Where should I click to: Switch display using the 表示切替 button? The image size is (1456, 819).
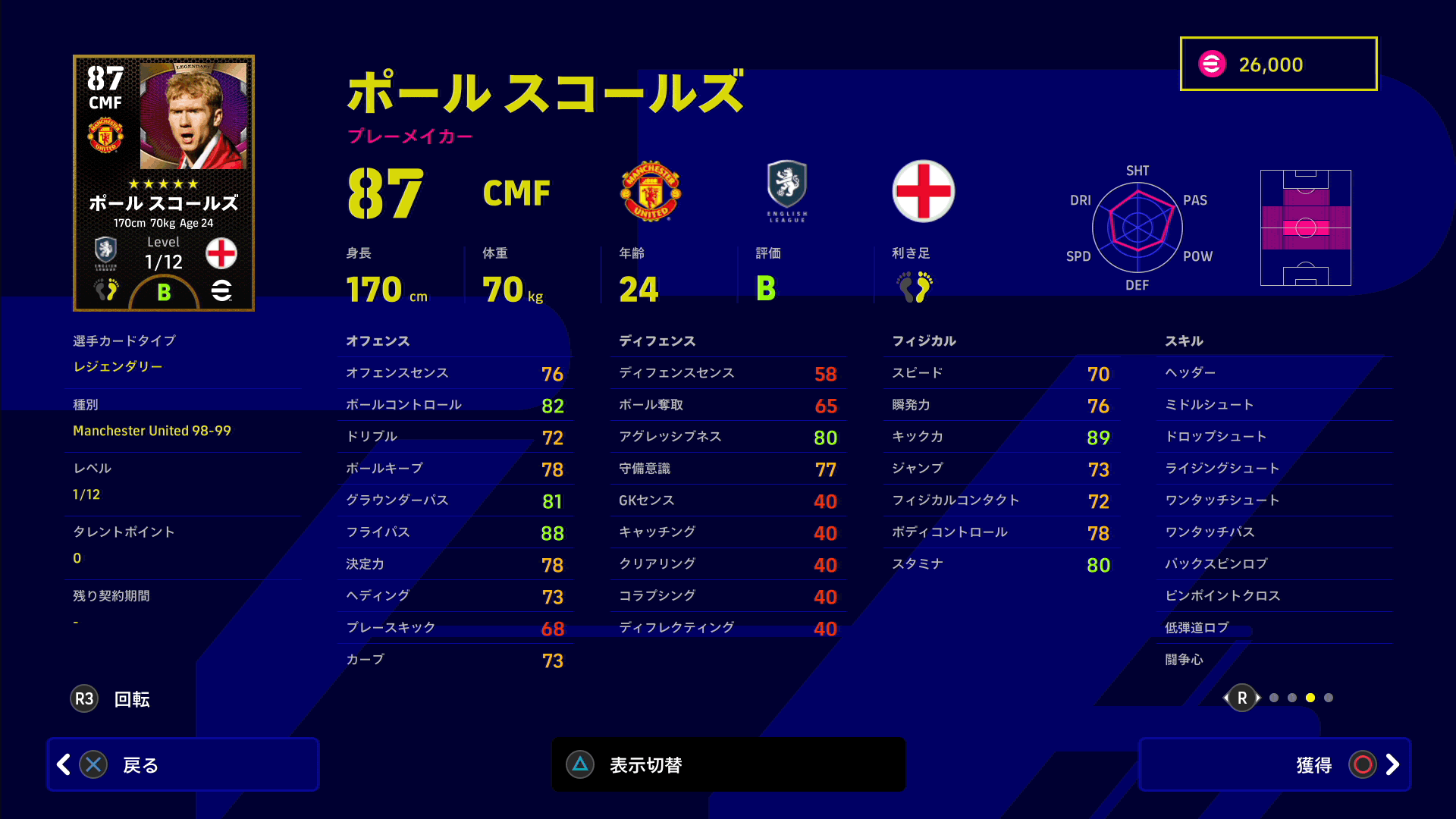tap(728, 764)
